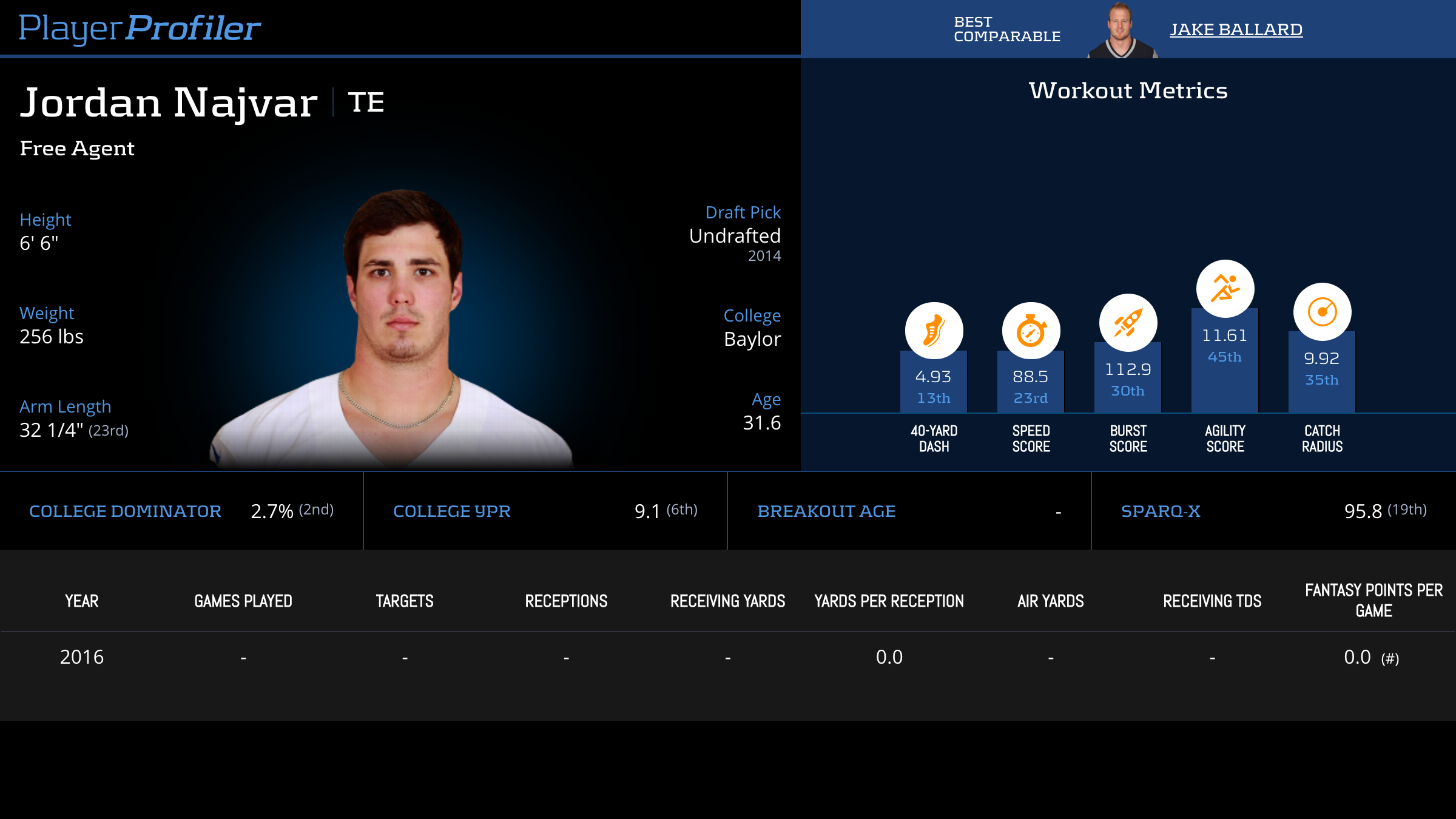This screenshot has height=819, width=1456.
Task: Select the Catch Radius target icon
Action: [x=1322, y=312]
